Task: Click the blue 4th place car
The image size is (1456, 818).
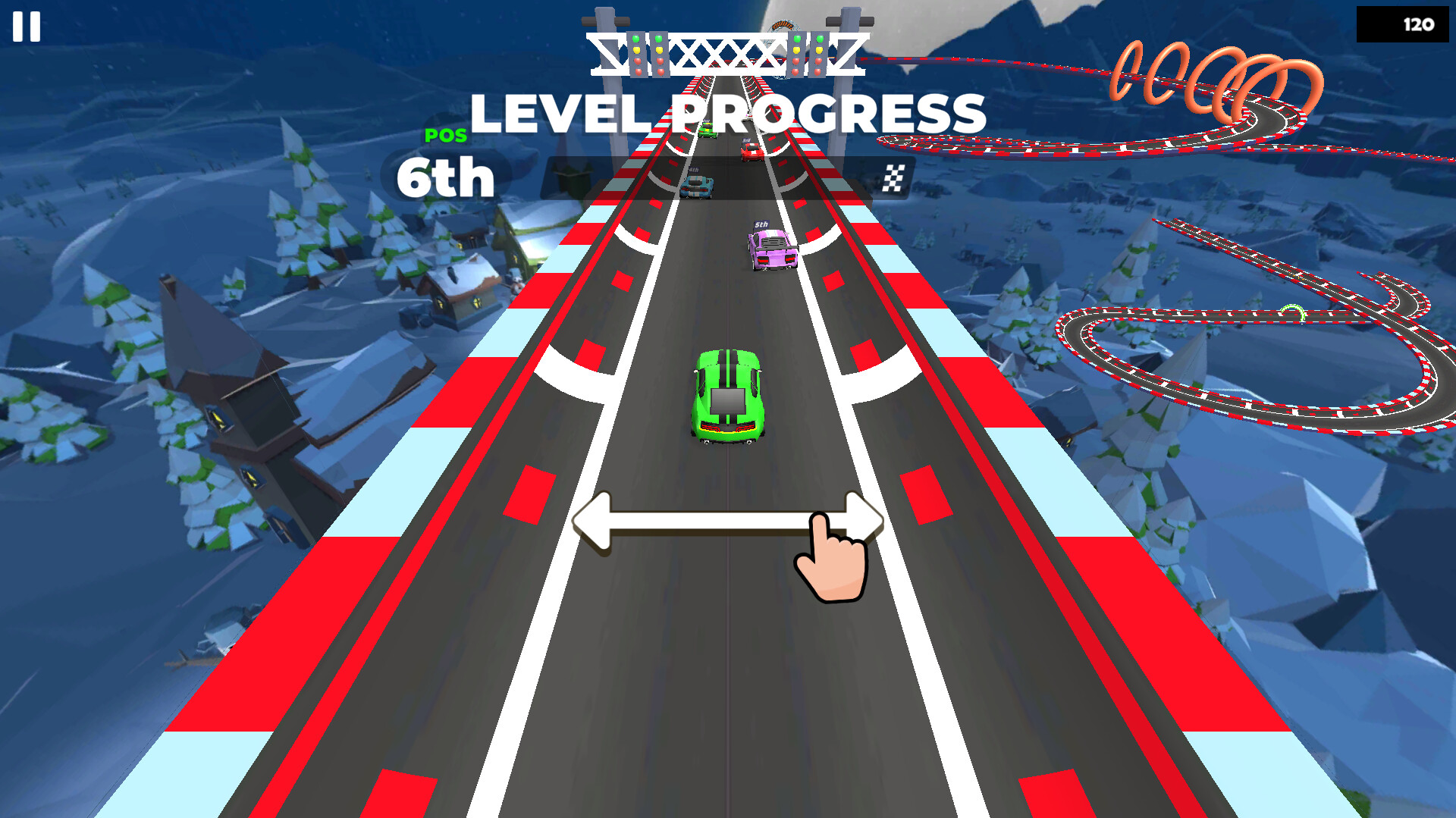Action: tap(697, 187)
